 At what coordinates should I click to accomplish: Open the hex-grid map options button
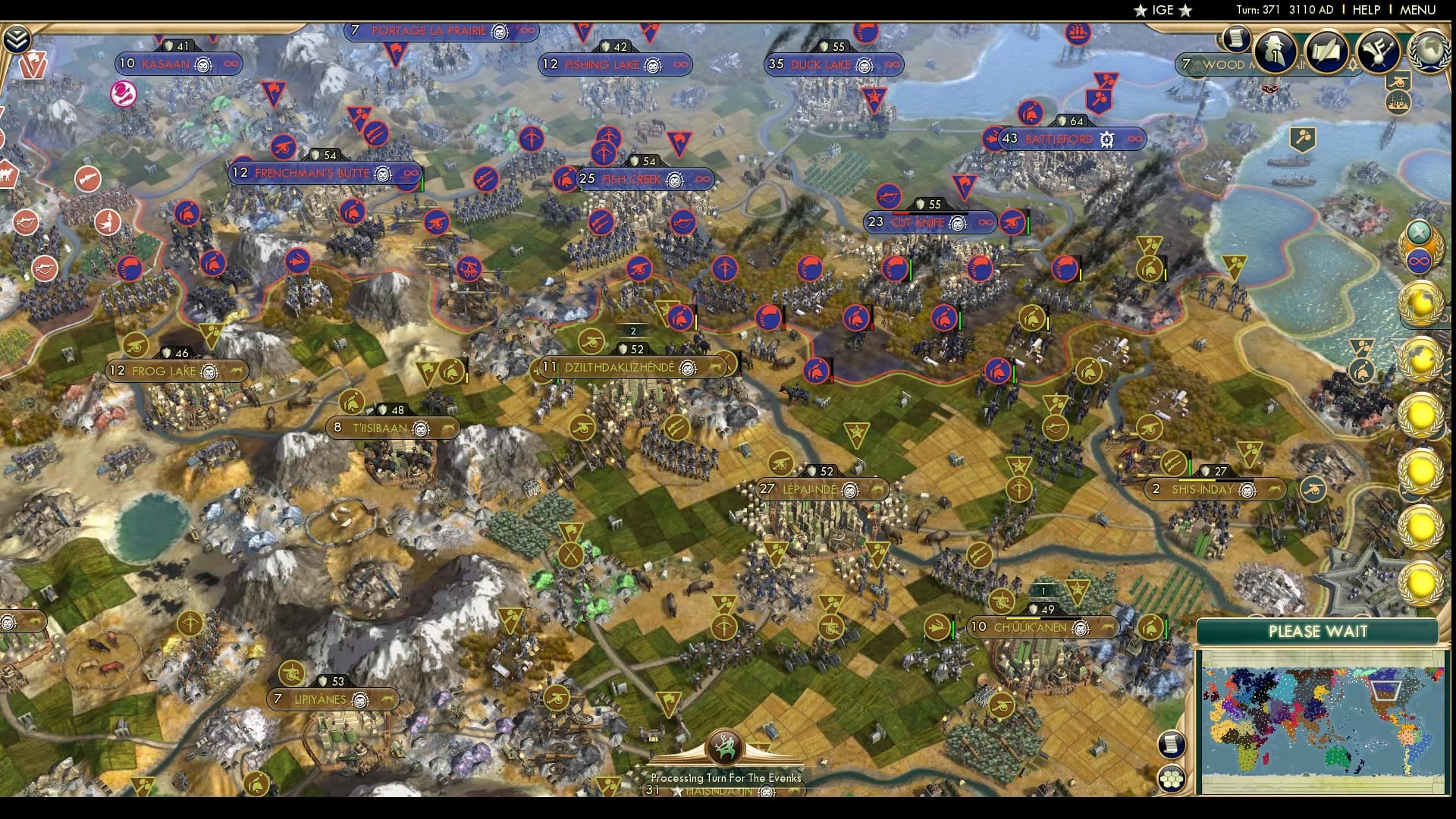pos(1172,778)
